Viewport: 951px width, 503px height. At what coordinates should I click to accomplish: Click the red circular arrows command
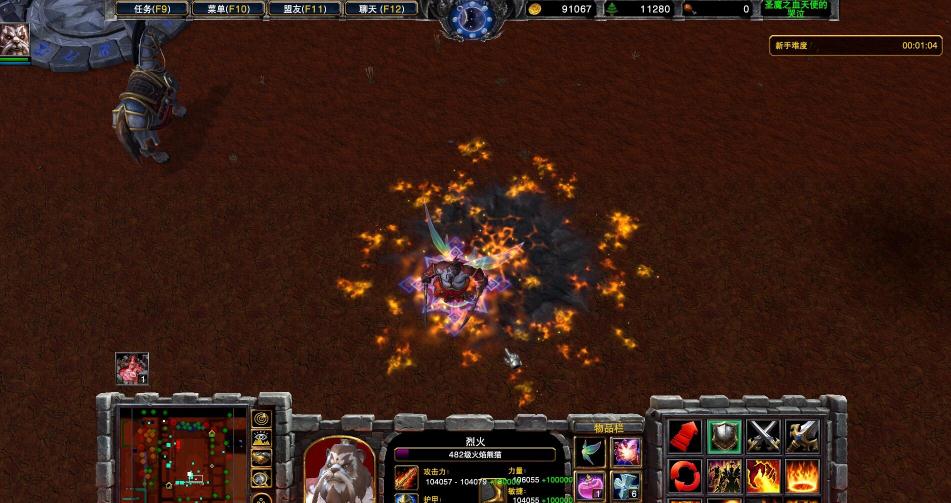coord(684,475)
